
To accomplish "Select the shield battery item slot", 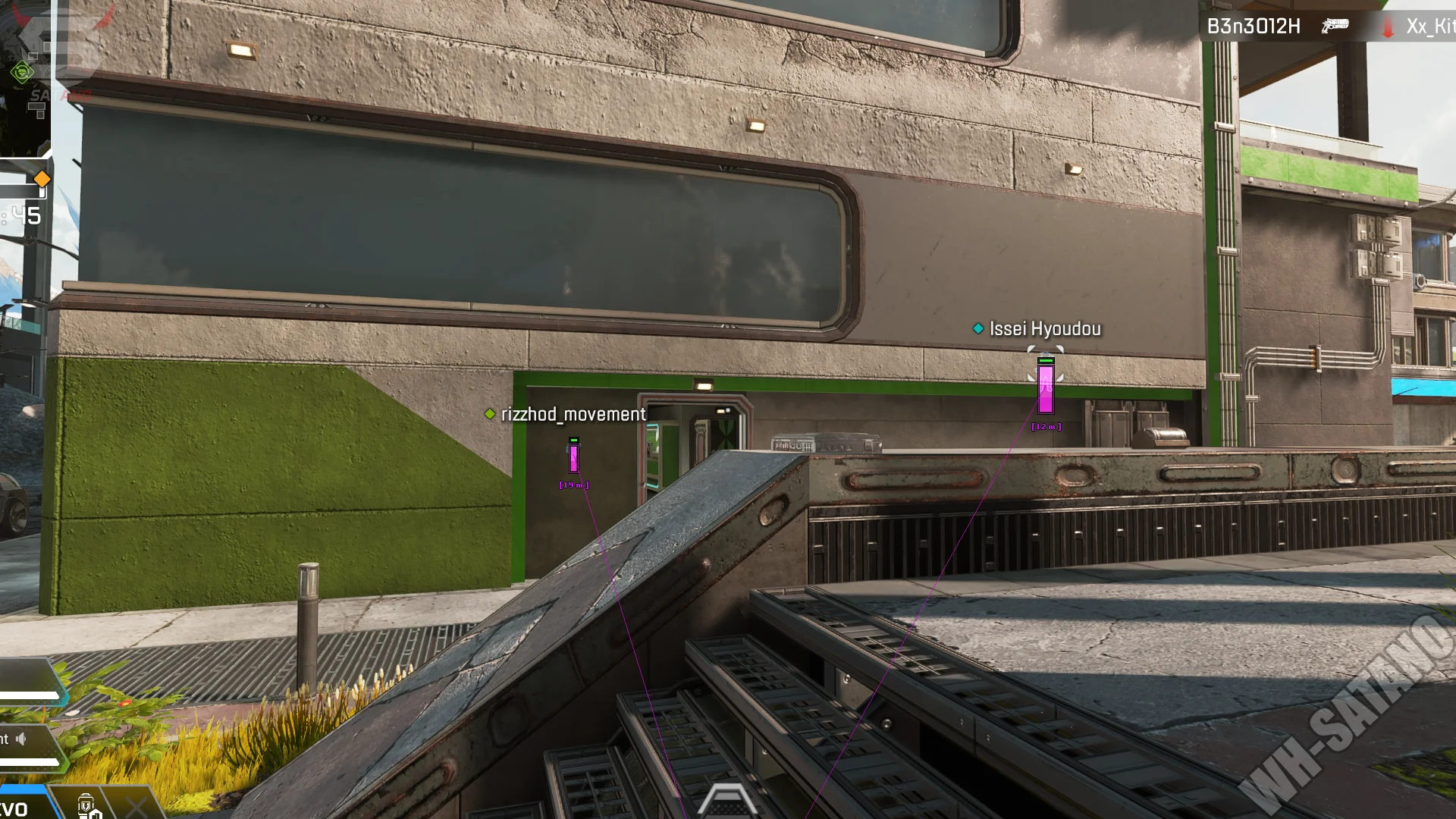I will tap(88, 806).
